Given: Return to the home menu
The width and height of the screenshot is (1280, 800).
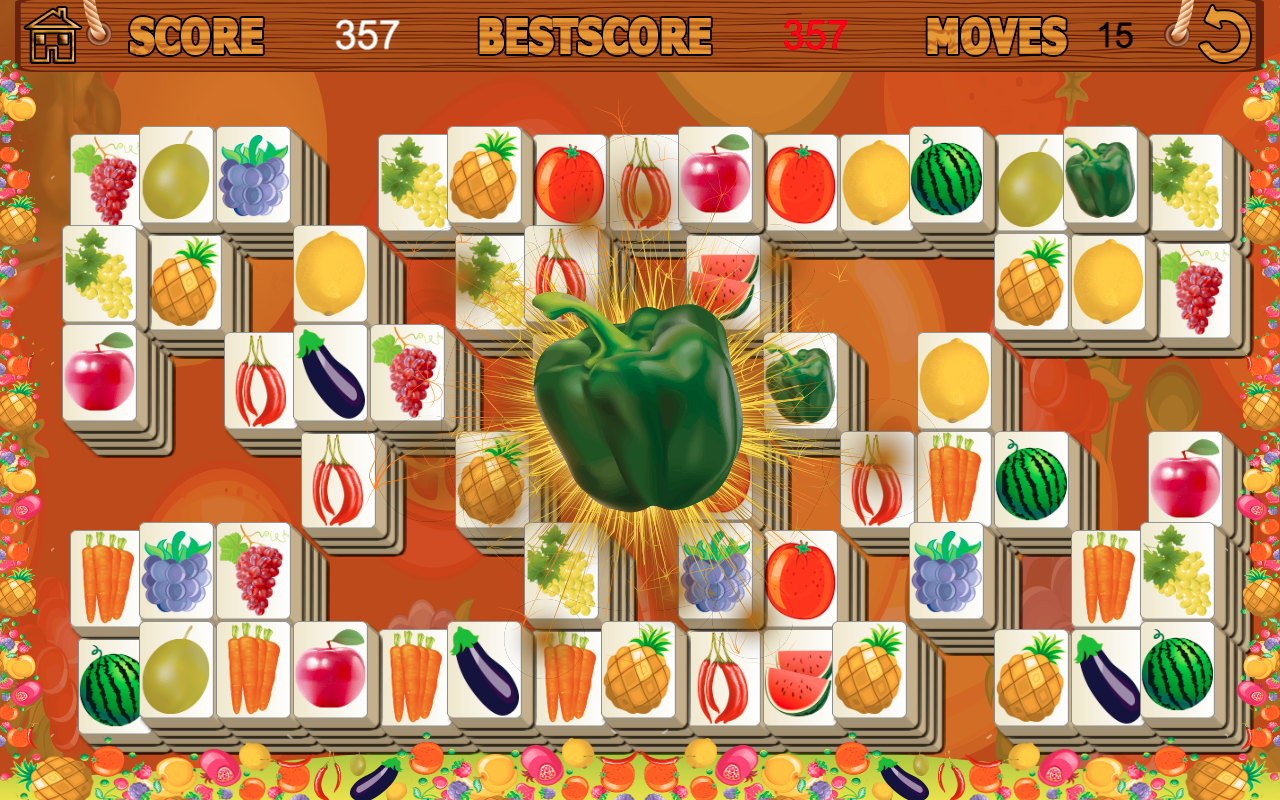Looking at the screenshot, I should tap(50, 34).
